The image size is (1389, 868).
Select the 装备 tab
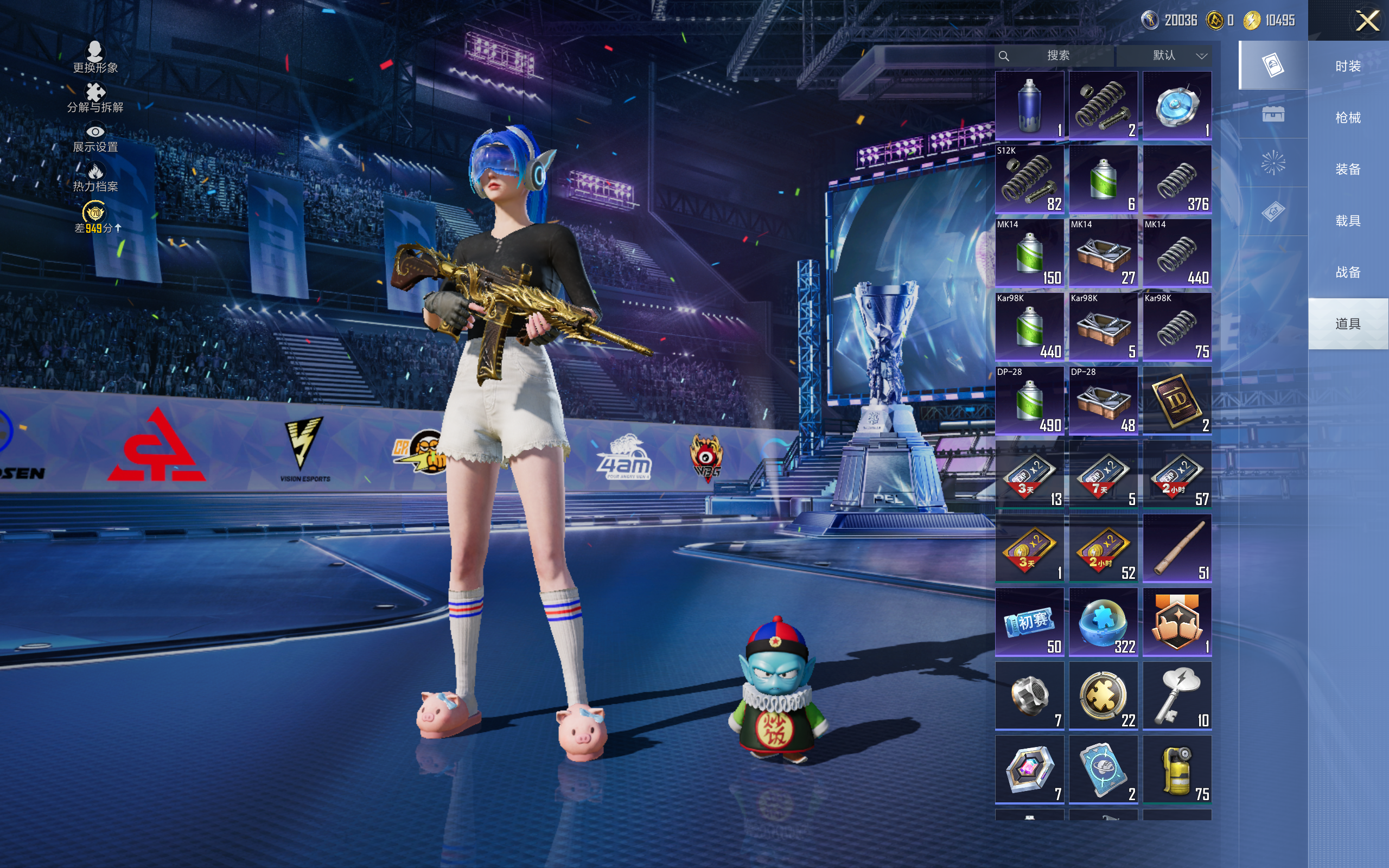pyautogui.click(x=1347, y=169)
